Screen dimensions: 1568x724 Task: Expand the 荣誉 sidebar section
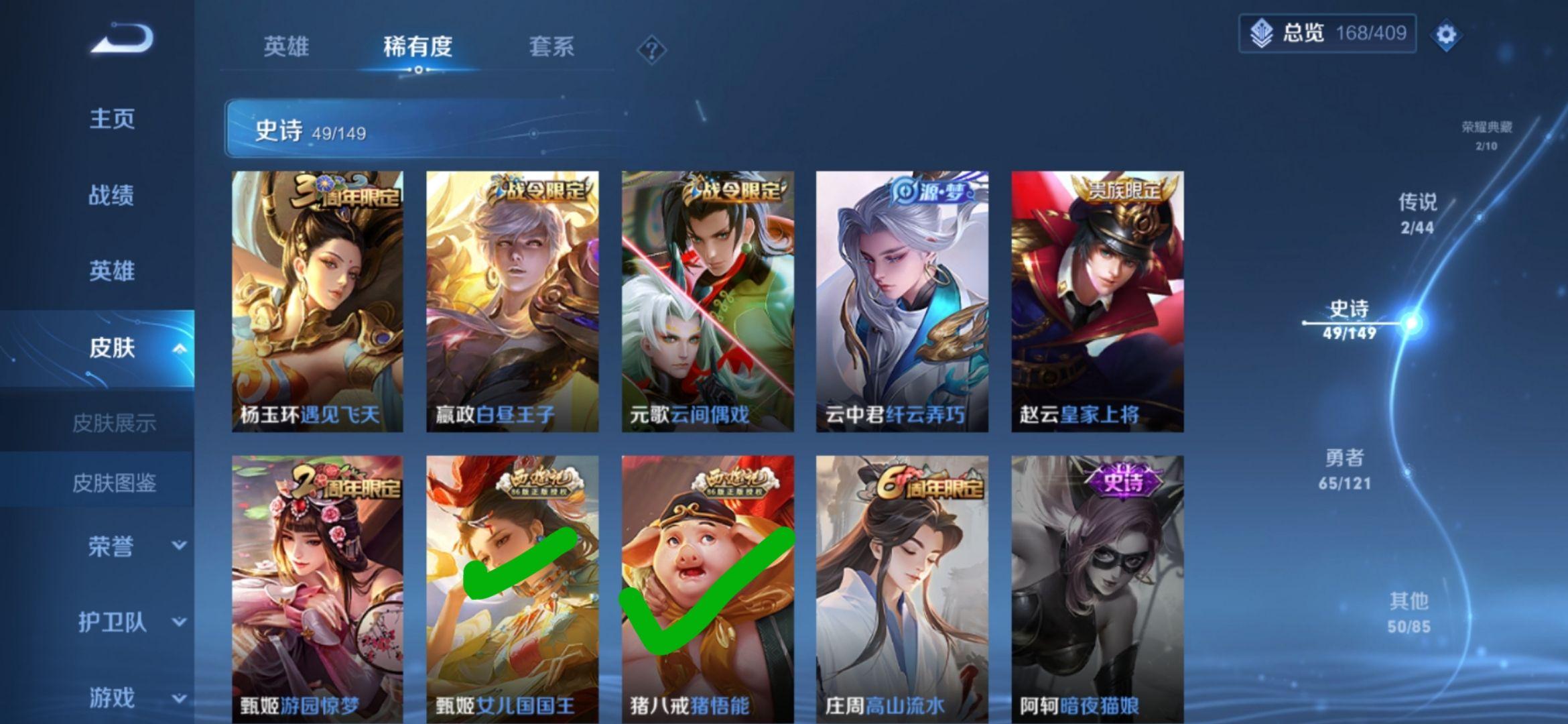coord(179,546)
